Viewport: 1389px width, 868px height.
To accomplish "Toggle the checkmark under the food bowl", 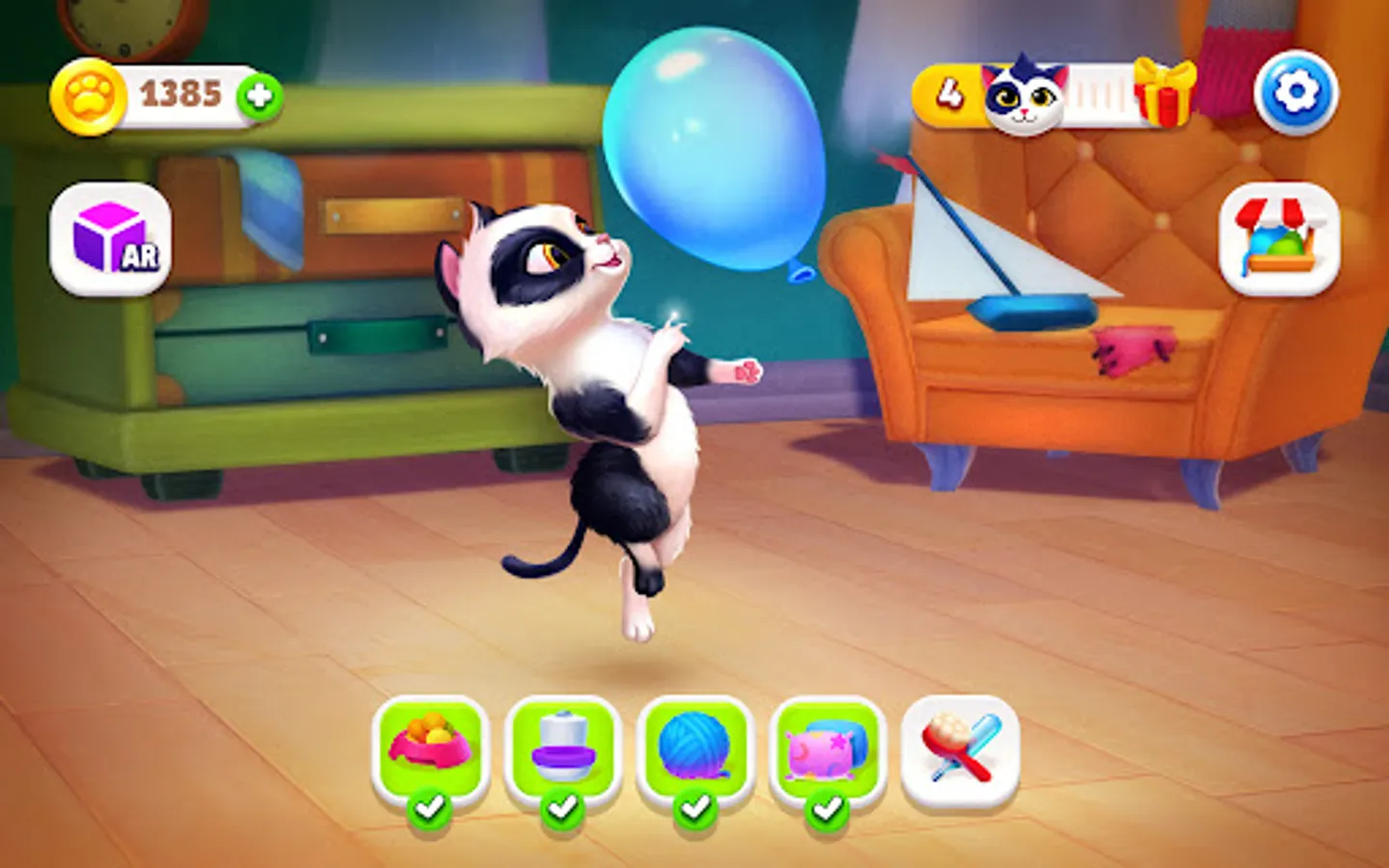I will click(x=432, y=811).
